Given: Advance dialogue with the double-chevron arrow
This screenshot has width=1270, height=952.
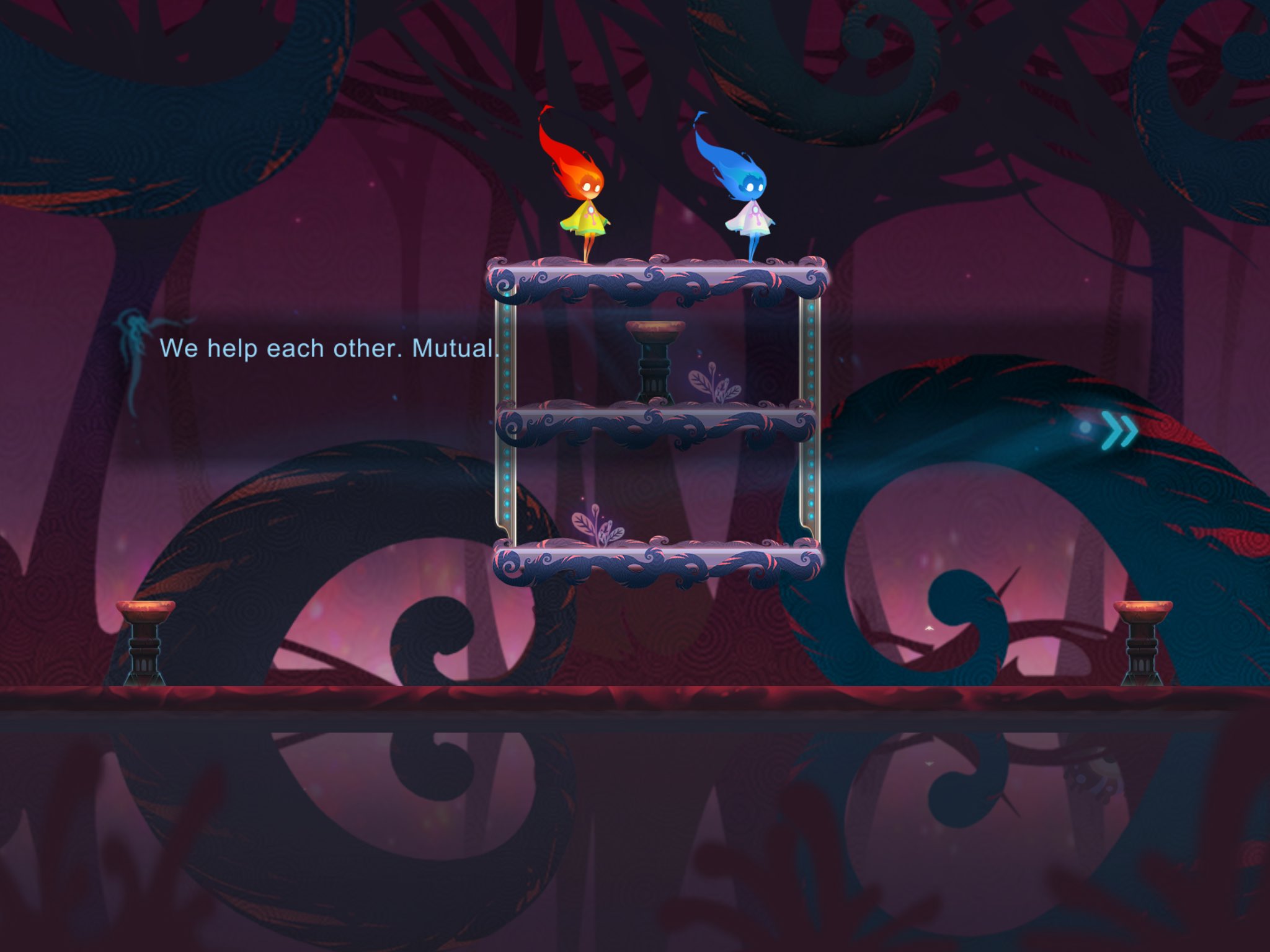Looking at the screenshot, I should coord(1119,431).
